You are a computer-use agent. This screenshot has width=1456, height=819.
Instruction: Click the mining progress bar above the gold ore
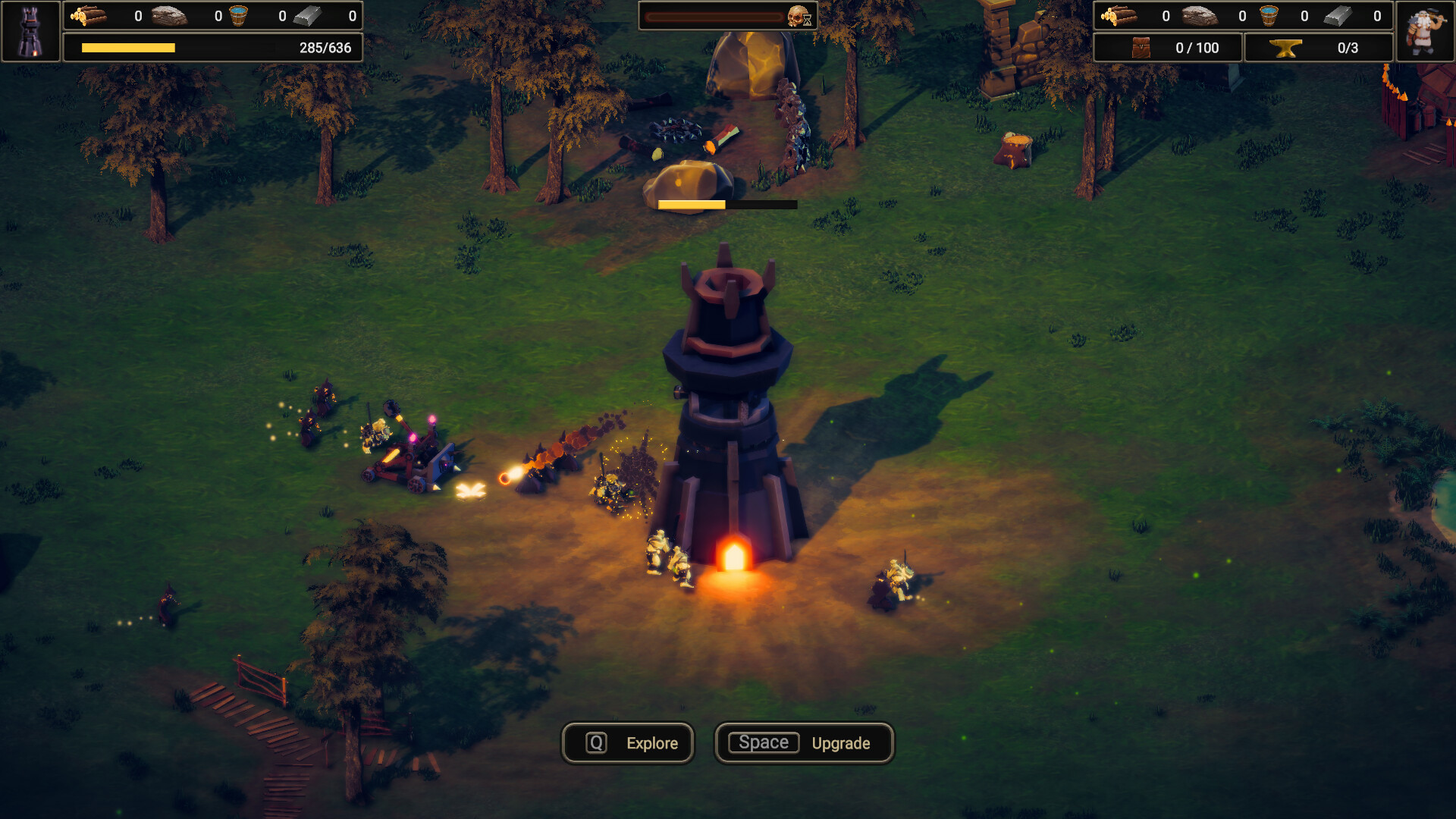point(726,204)
